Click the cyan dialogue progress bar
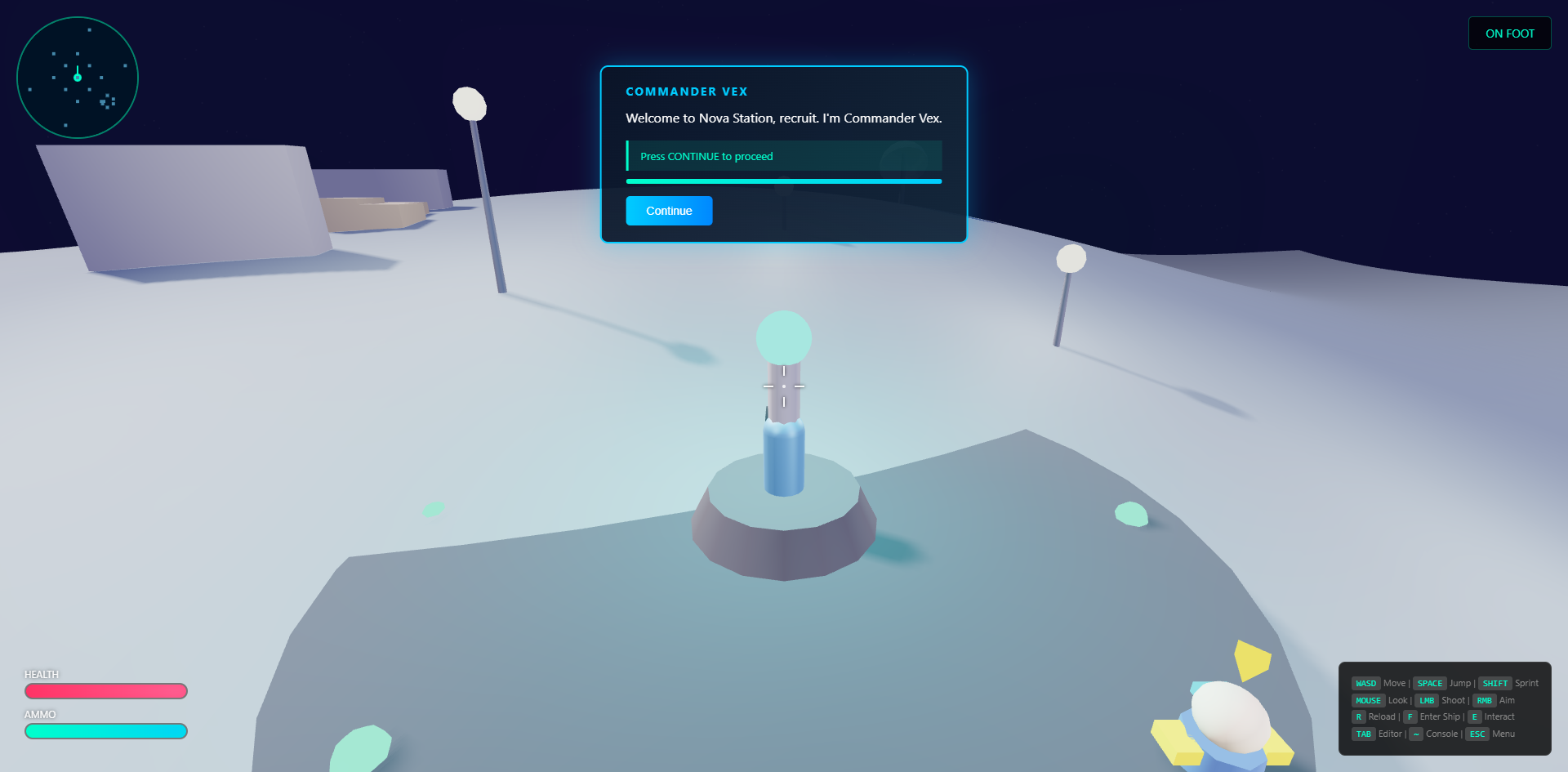1568x772 pixels. (783, 181)
